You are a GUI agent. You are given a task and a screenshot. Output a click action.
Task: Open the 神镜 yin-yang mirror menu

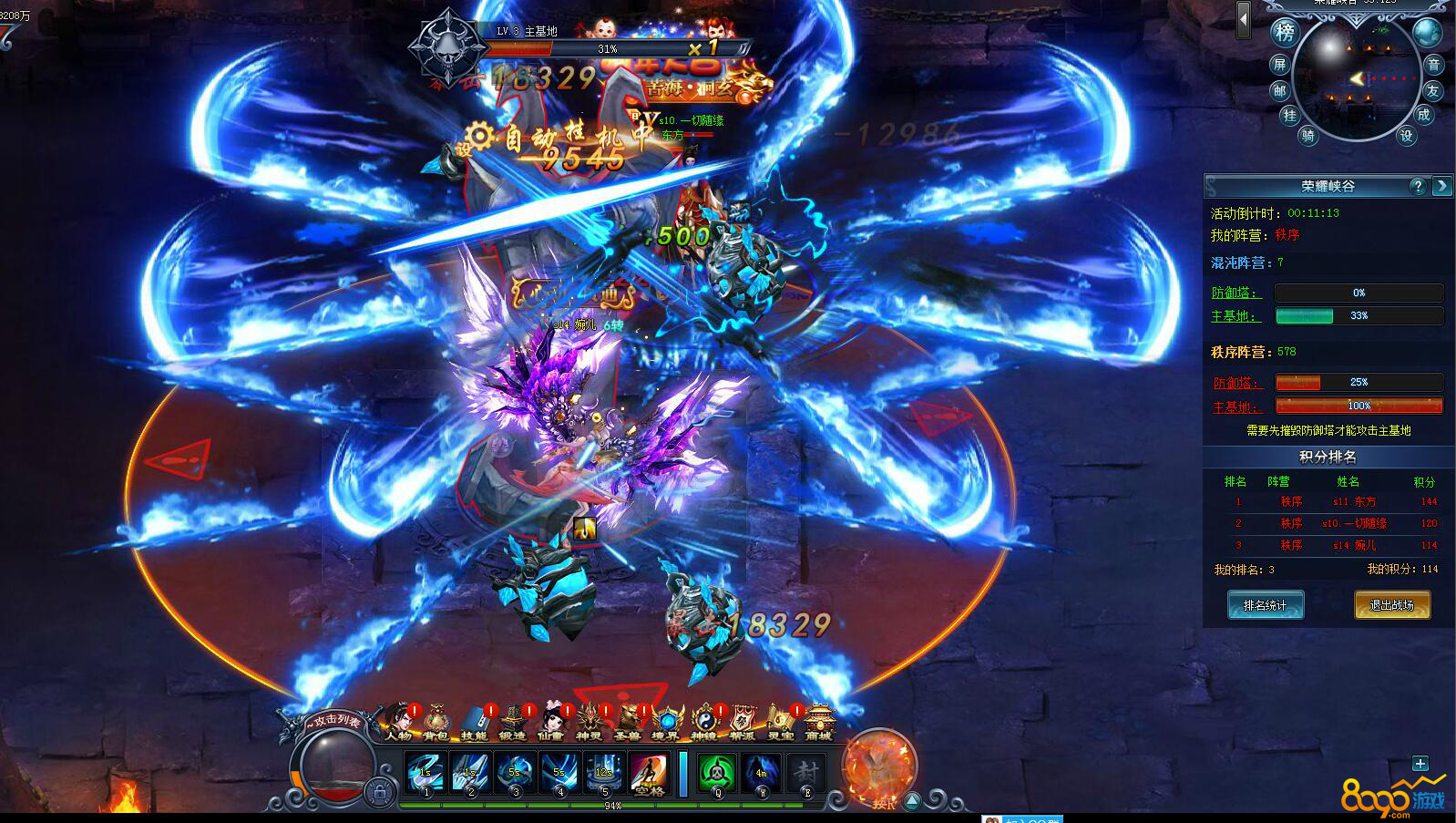[x=703, y=723]
